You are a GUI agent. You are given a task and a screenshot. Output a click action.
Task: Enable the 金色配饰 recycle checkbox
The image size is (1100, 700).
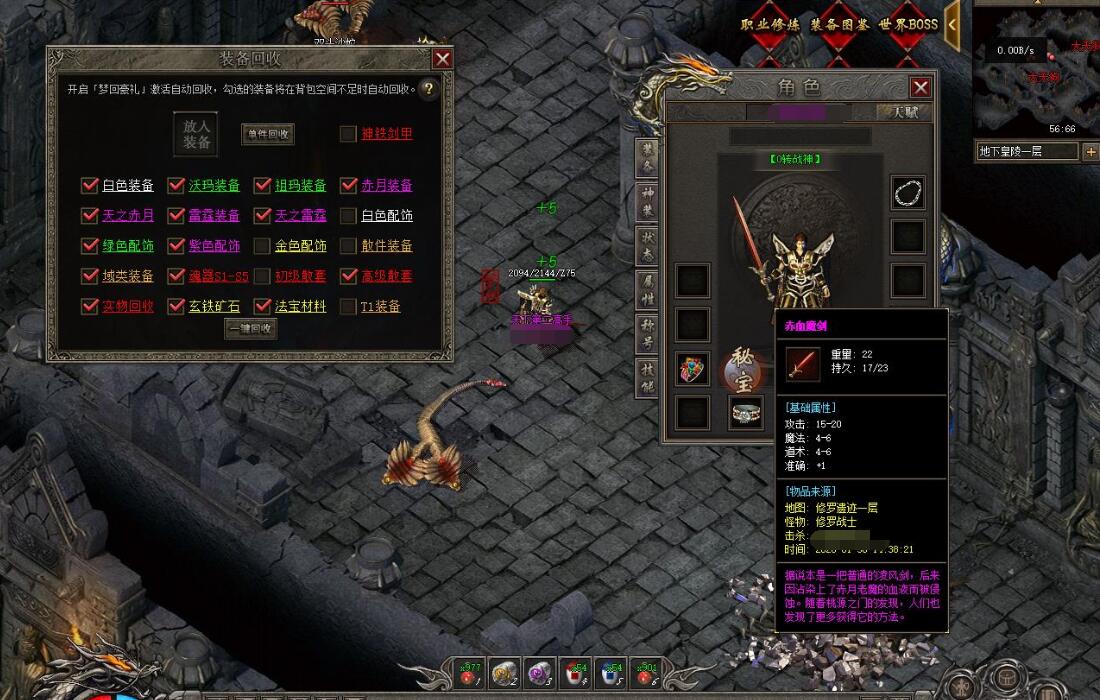(x=262, y=246)
